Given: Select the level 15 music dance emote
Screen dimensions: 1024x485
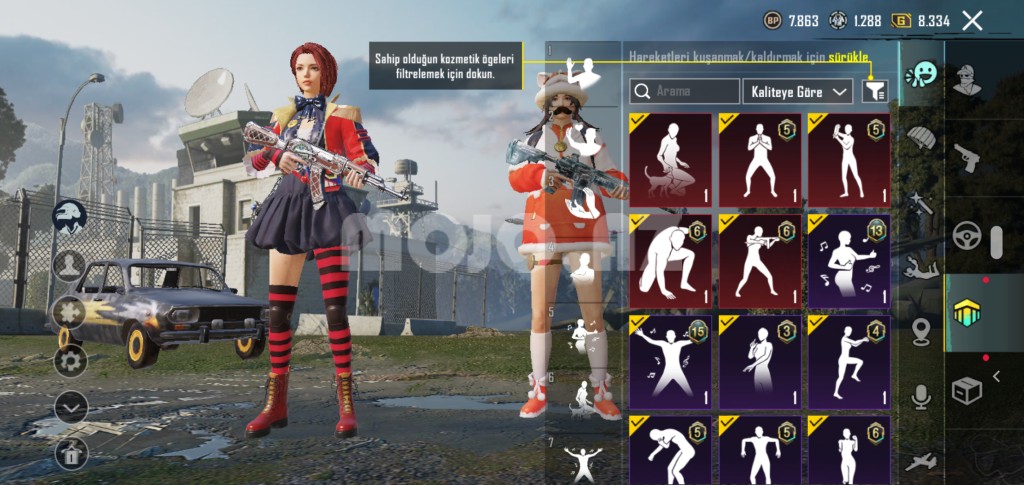Looking at the screenshot, I should 670,362.
